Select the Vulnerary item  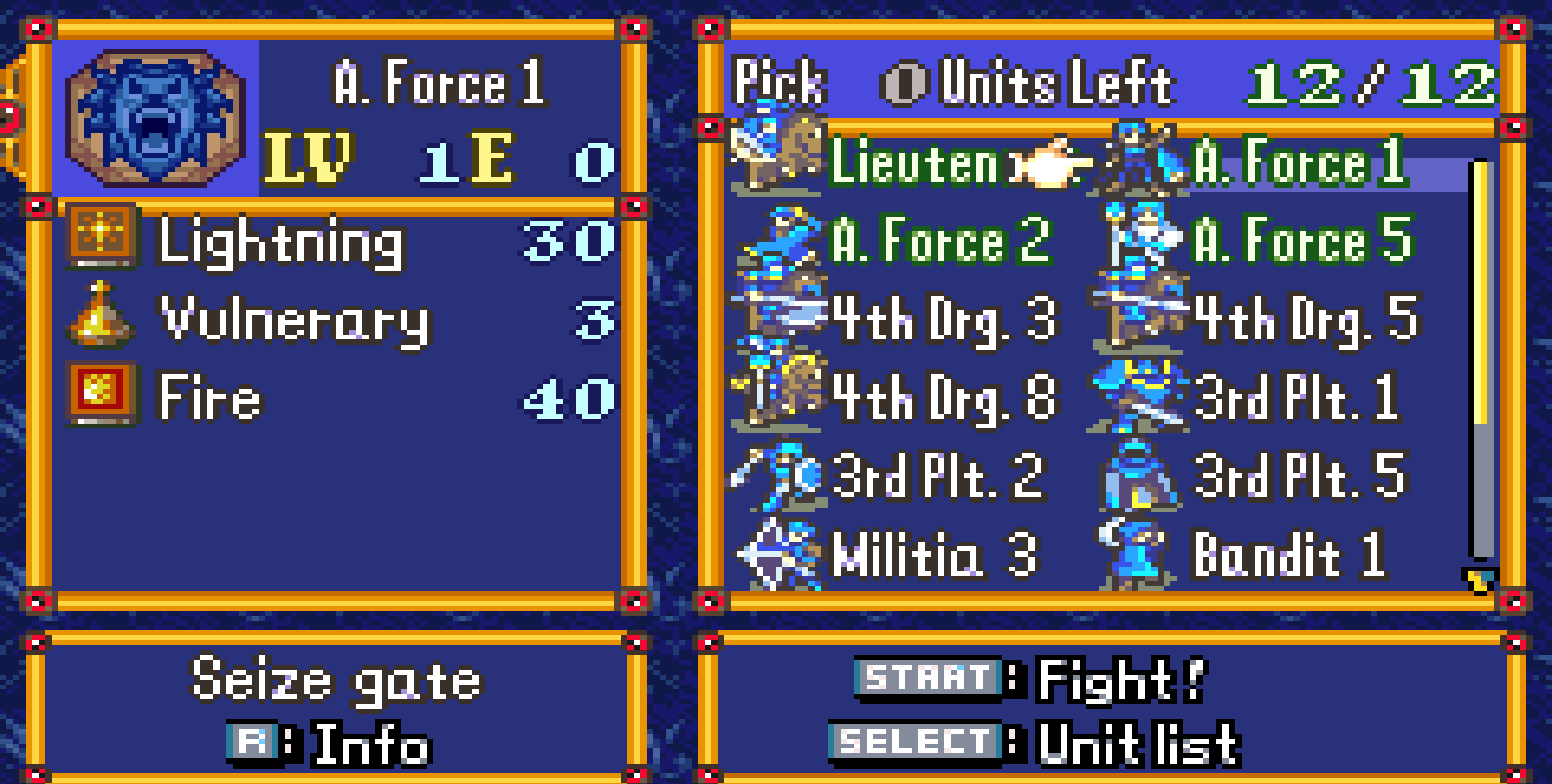294,319
